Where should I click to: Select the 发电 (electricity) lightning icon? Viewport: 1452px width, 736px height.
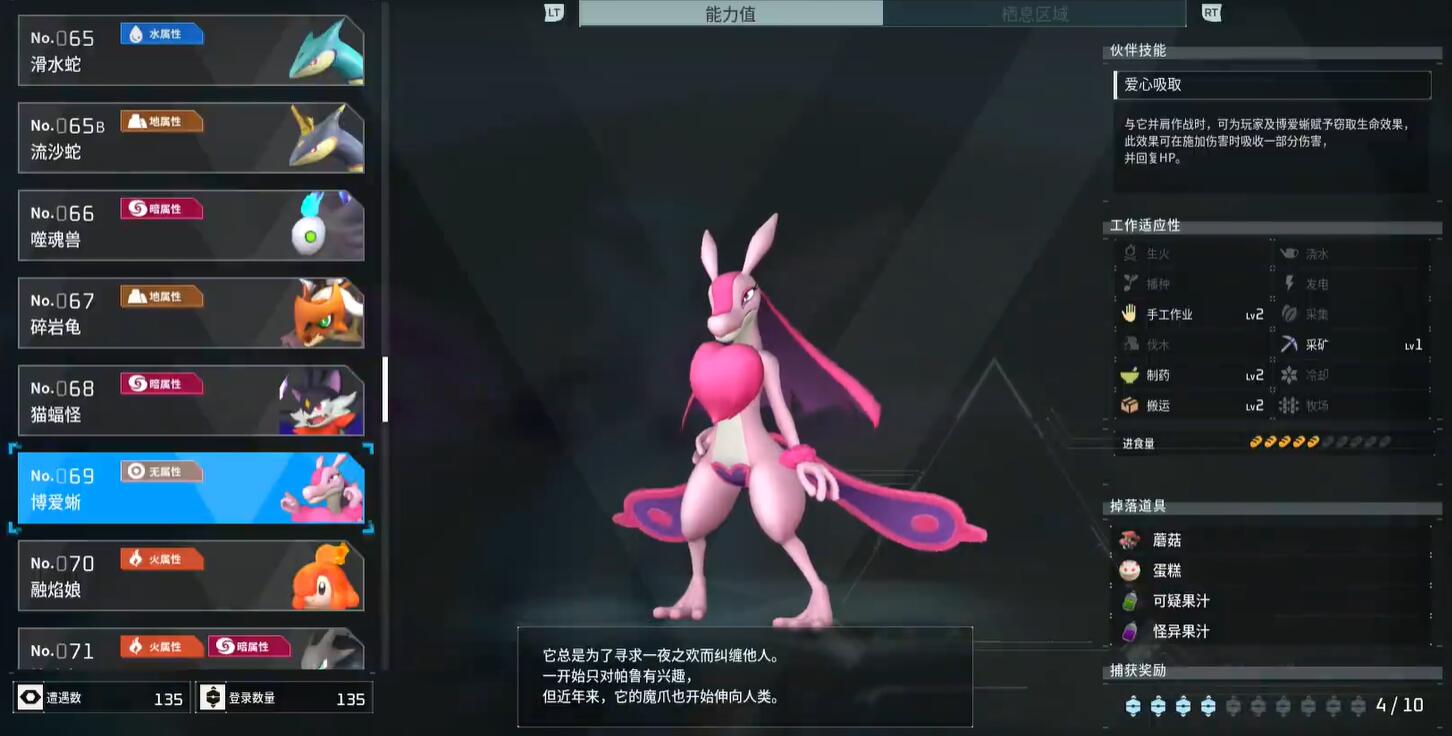tap(1292, 283)
